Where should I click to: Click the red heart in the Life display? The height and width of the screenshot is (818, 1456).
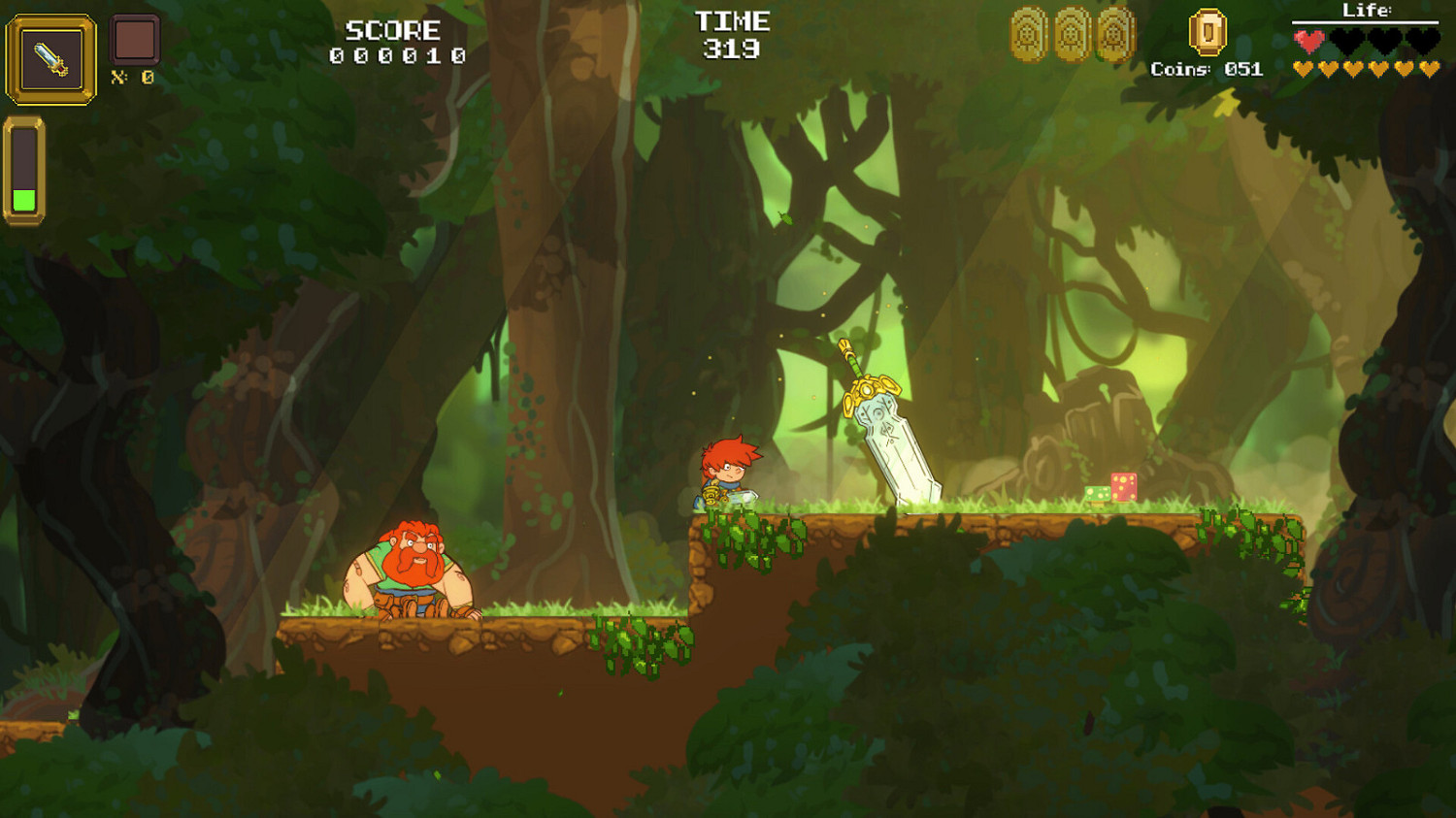tap(1307, 40)
